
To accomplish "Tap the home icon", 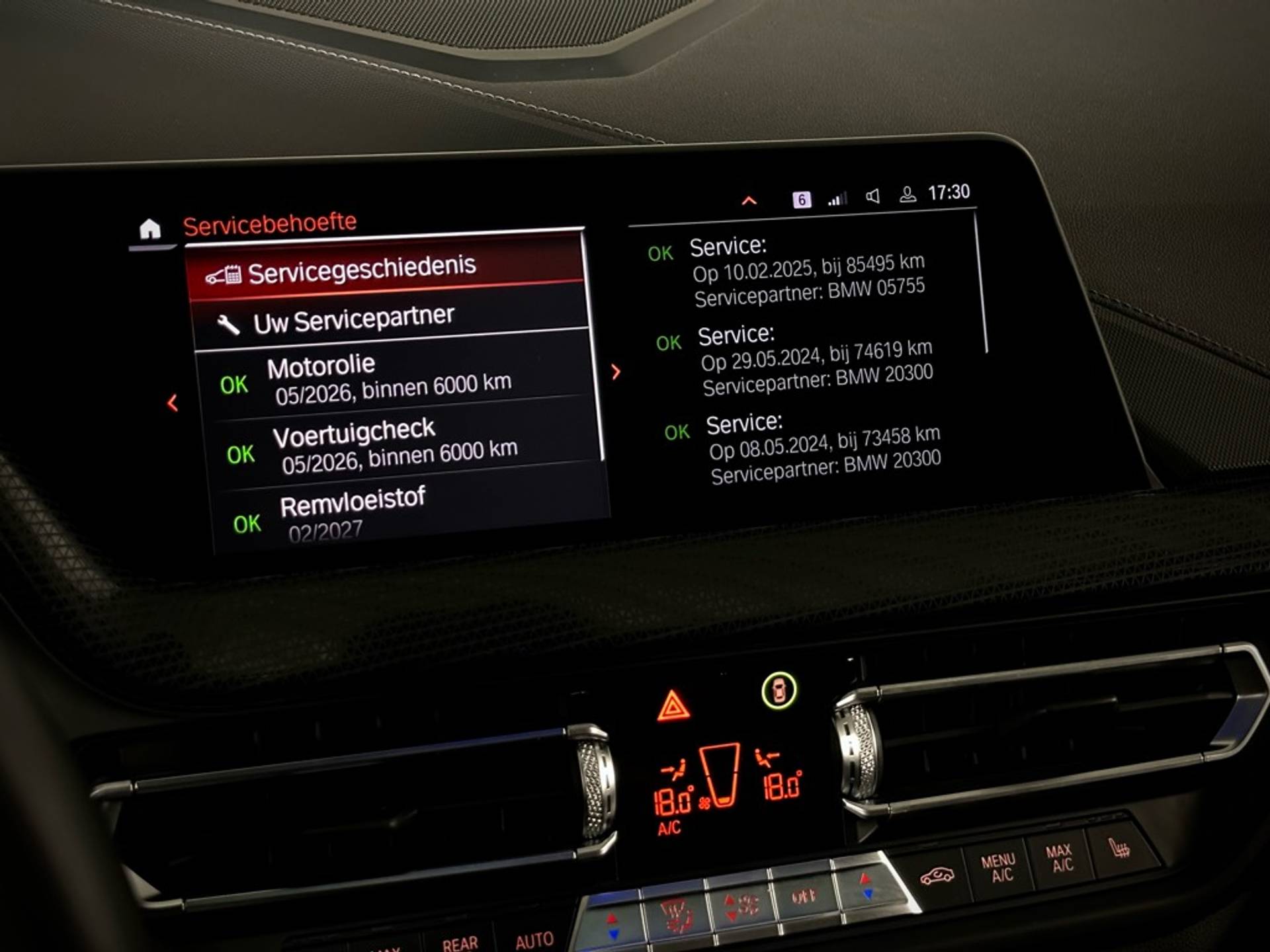I will [x=150, y=229].
